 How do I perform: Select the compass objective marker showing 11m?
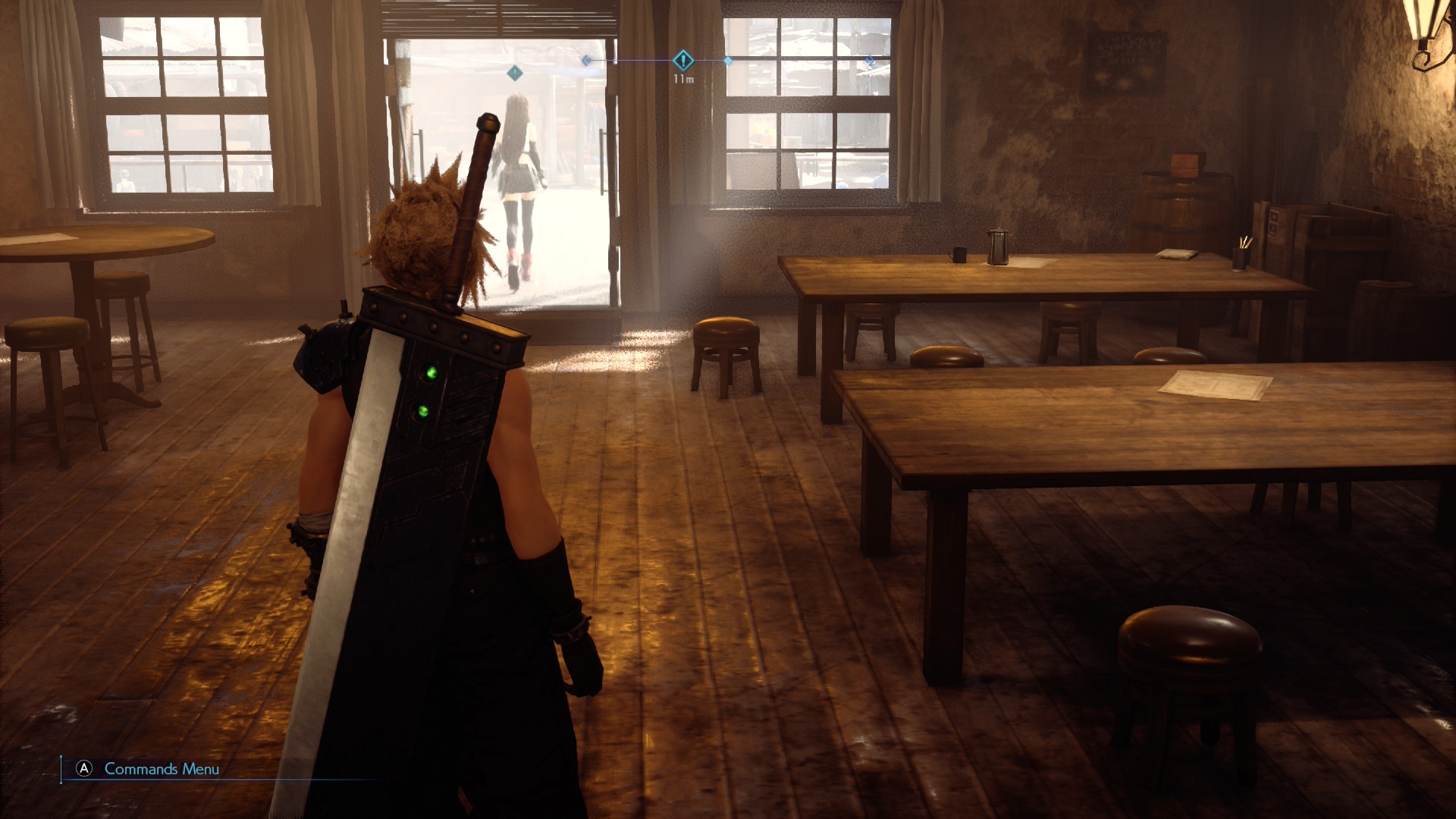(x=683, y=61)
